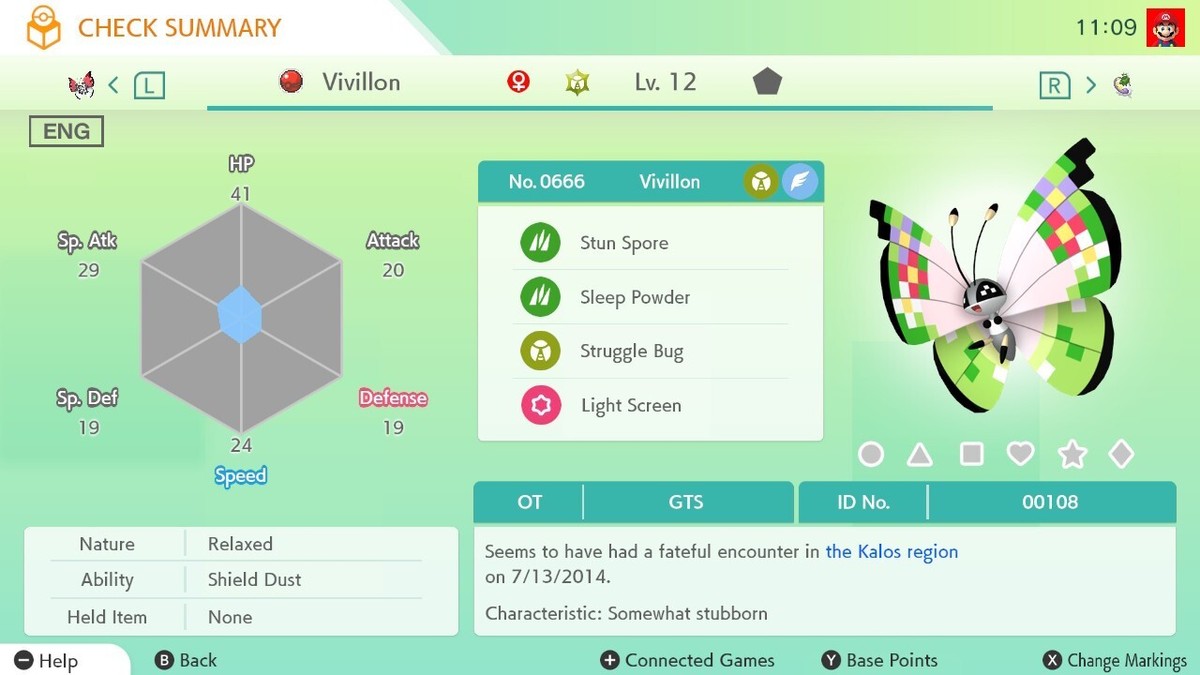Toggle the heart marking
The image size is (1200, 675).
click(1020, 455)
